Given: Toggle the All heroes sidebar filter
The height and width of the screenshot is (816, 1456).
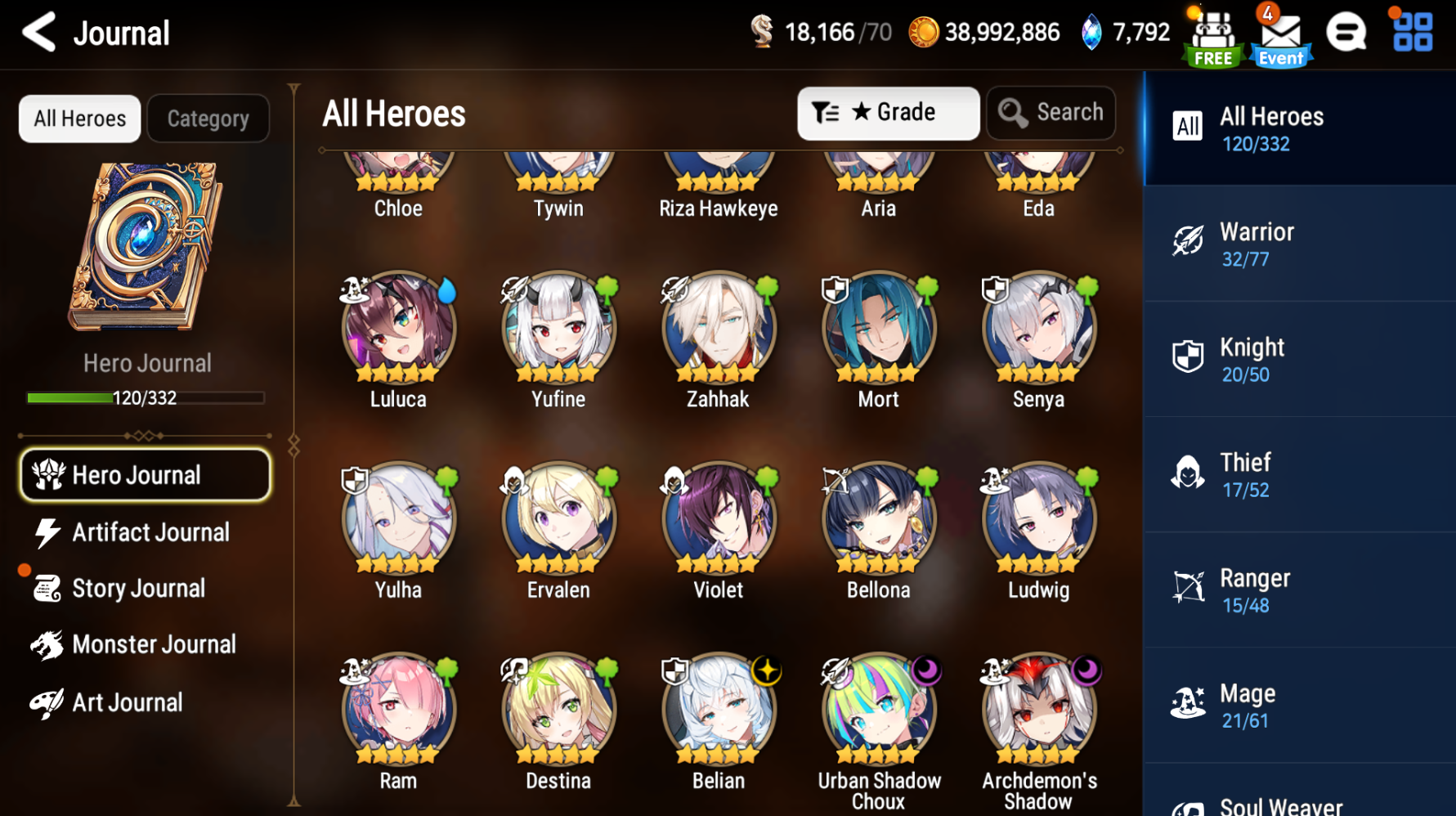Looking at the screenshot, I should click(x=1299, y=128).
